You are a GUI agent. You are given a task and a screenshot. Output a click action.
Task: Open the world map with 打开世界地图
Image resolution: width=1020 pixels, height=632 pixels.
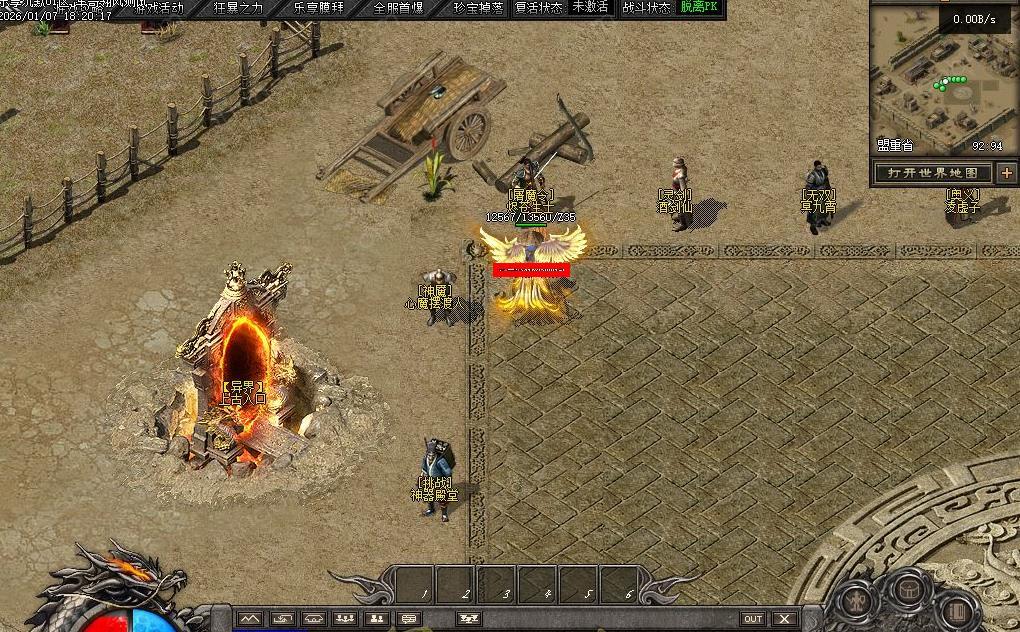933,173
